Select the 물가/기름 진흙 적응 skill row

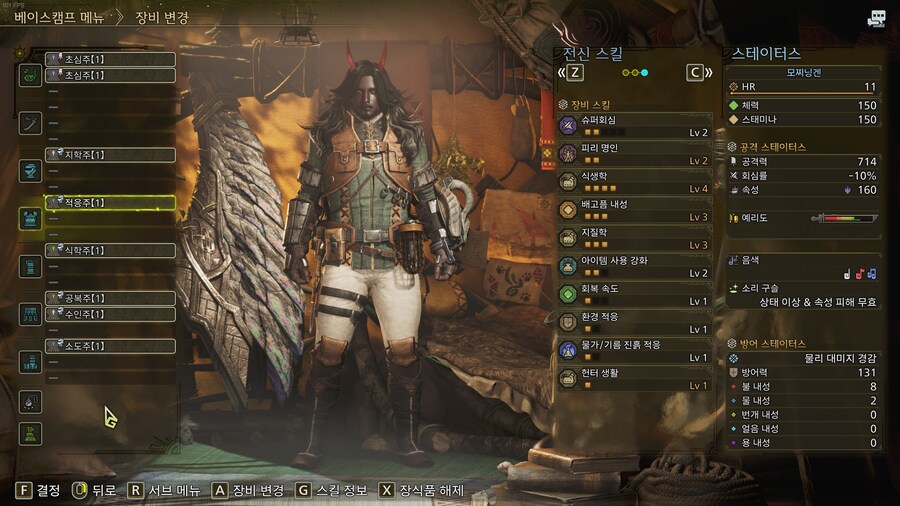pos(637,350)
